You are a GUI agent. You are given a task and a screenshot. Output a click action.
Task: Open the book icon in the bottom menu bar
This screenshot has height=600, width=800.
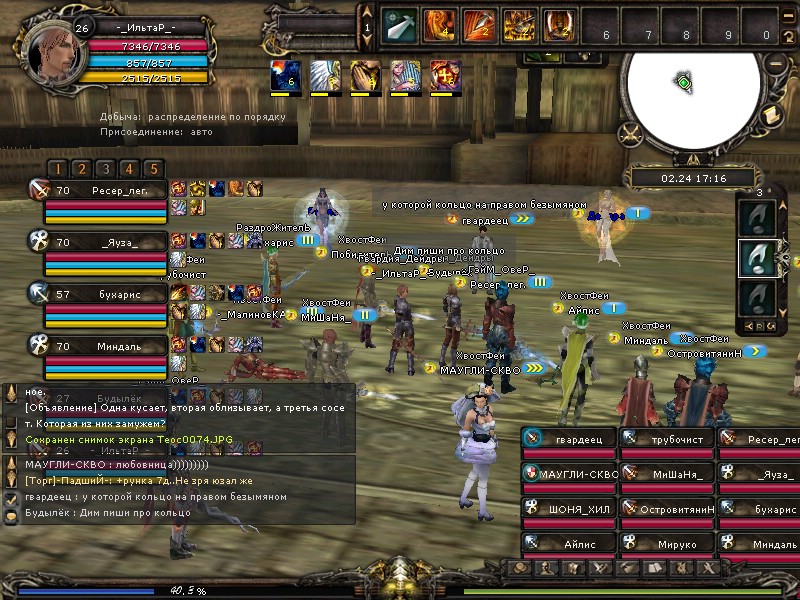click(652, 568)
